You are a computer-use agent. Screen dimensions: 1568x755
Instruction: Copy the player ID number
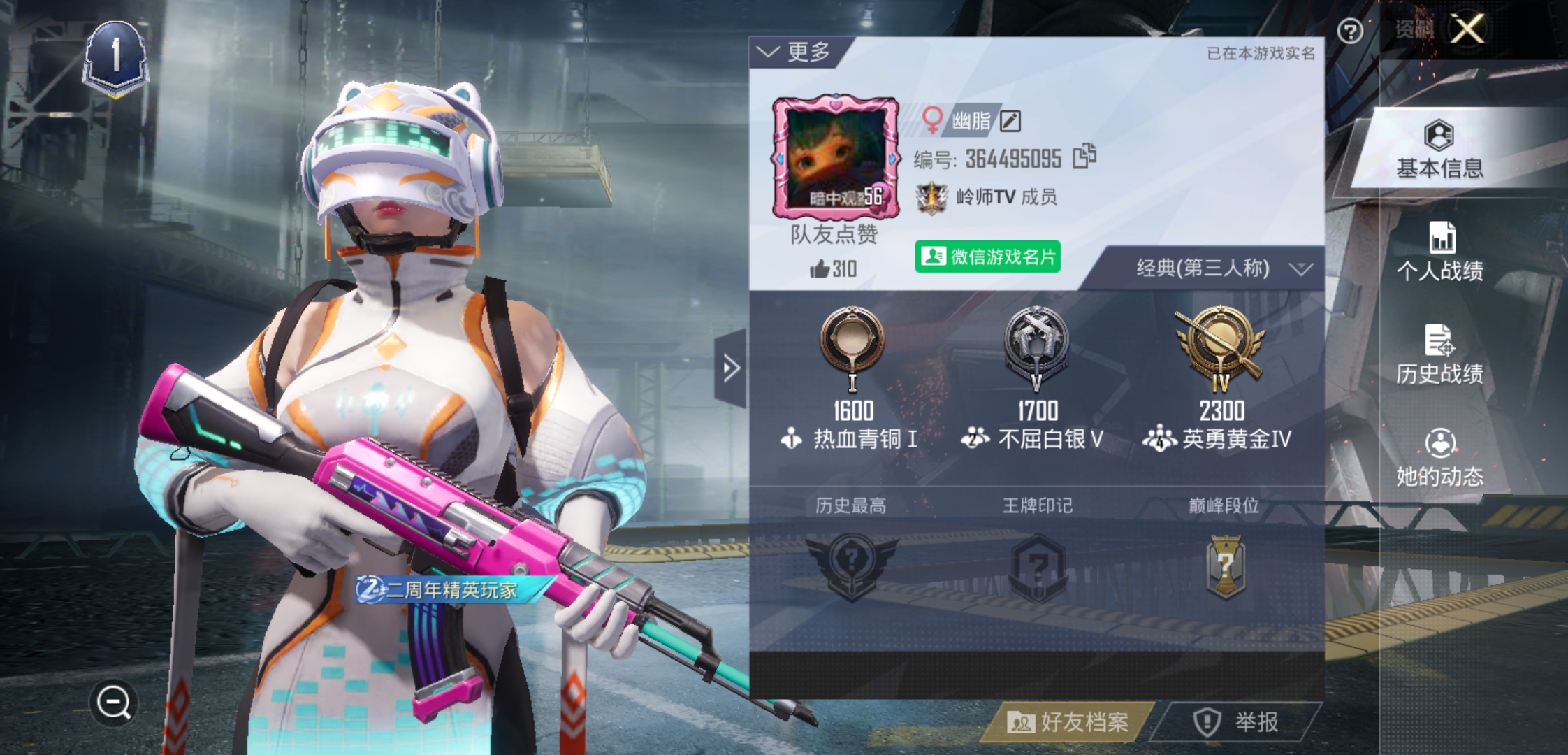click(1084, 157)
